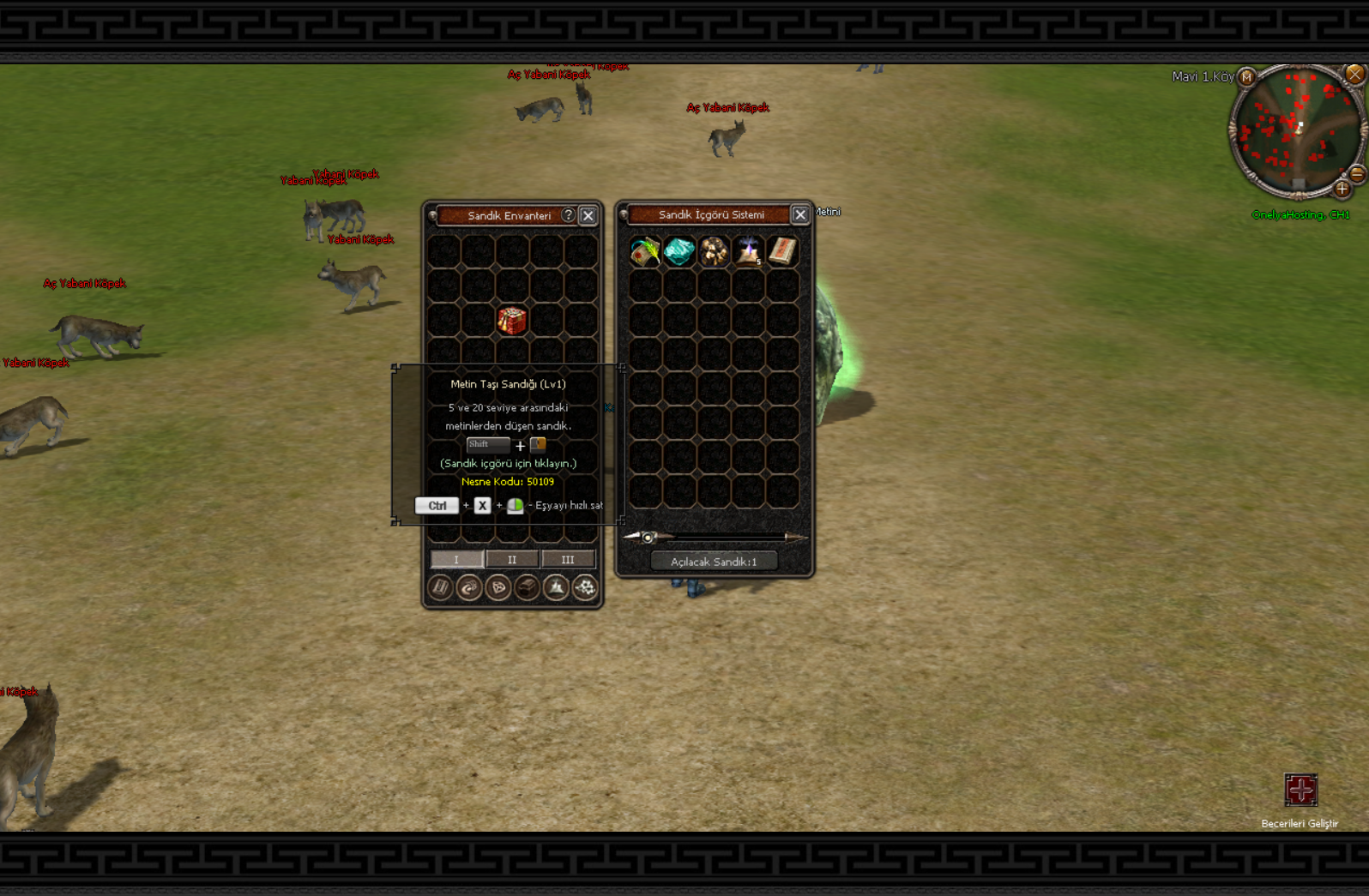
Task: Open the treasure chest category icon
Action: click(527, 587)
